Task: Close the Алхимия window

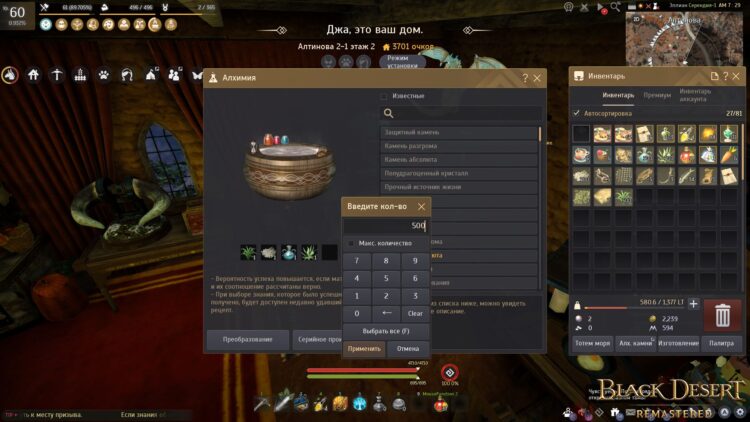Action: tap(538, 78)
